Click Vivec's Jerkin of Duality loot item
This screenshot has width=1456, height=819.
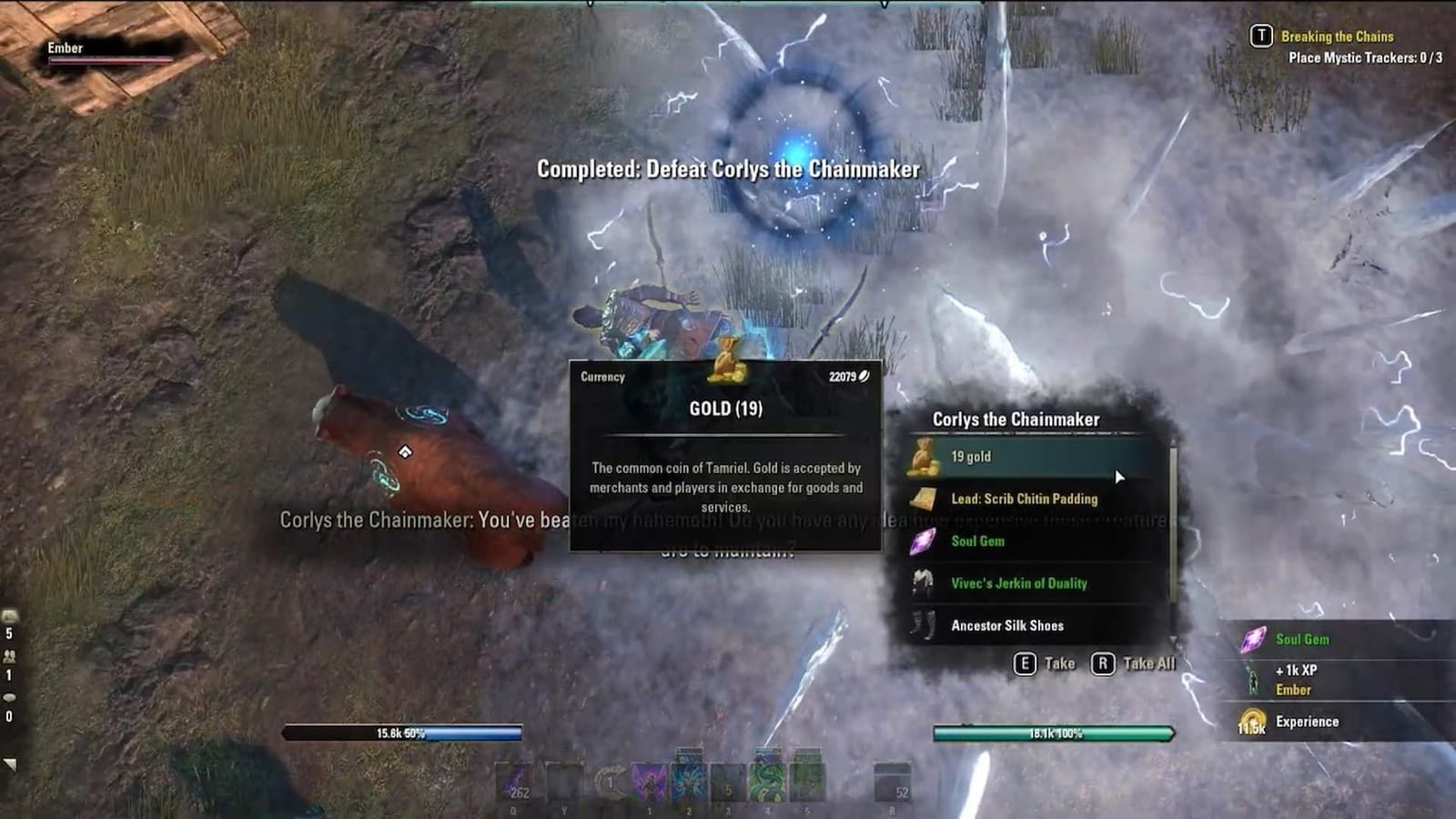point(1019,583)
